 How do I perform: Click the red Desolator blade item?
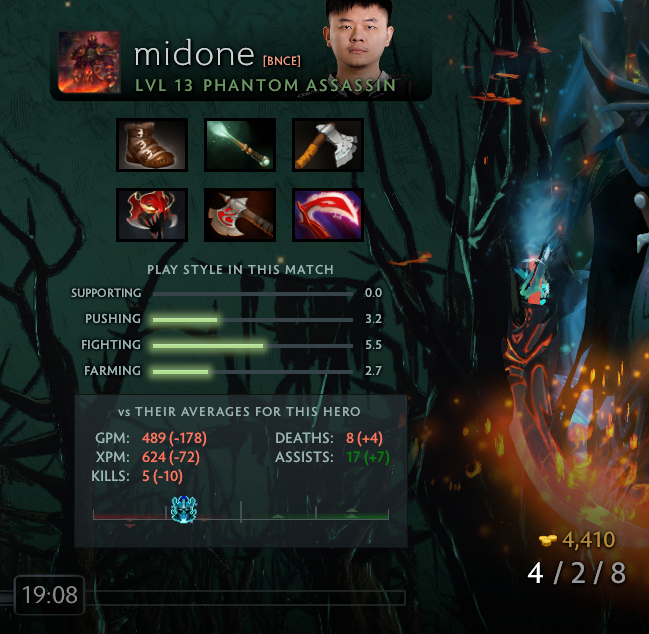328,215
